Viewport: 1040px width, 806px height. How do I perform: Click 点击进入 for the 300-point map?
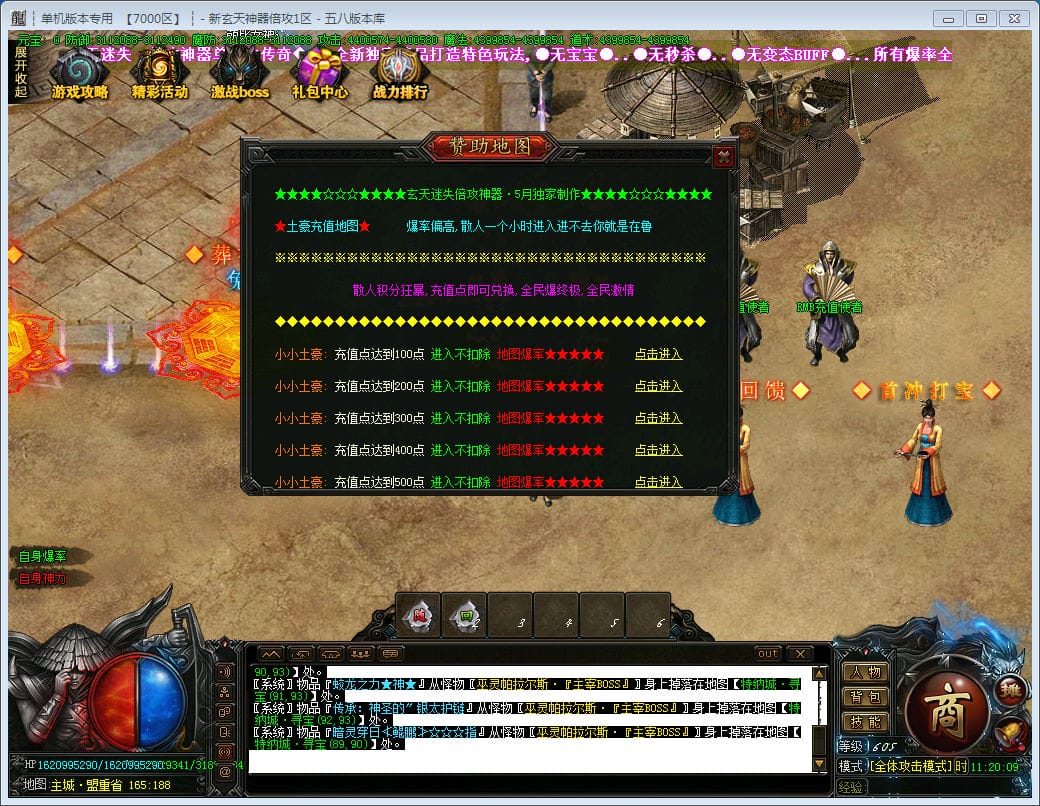[658, 418]
